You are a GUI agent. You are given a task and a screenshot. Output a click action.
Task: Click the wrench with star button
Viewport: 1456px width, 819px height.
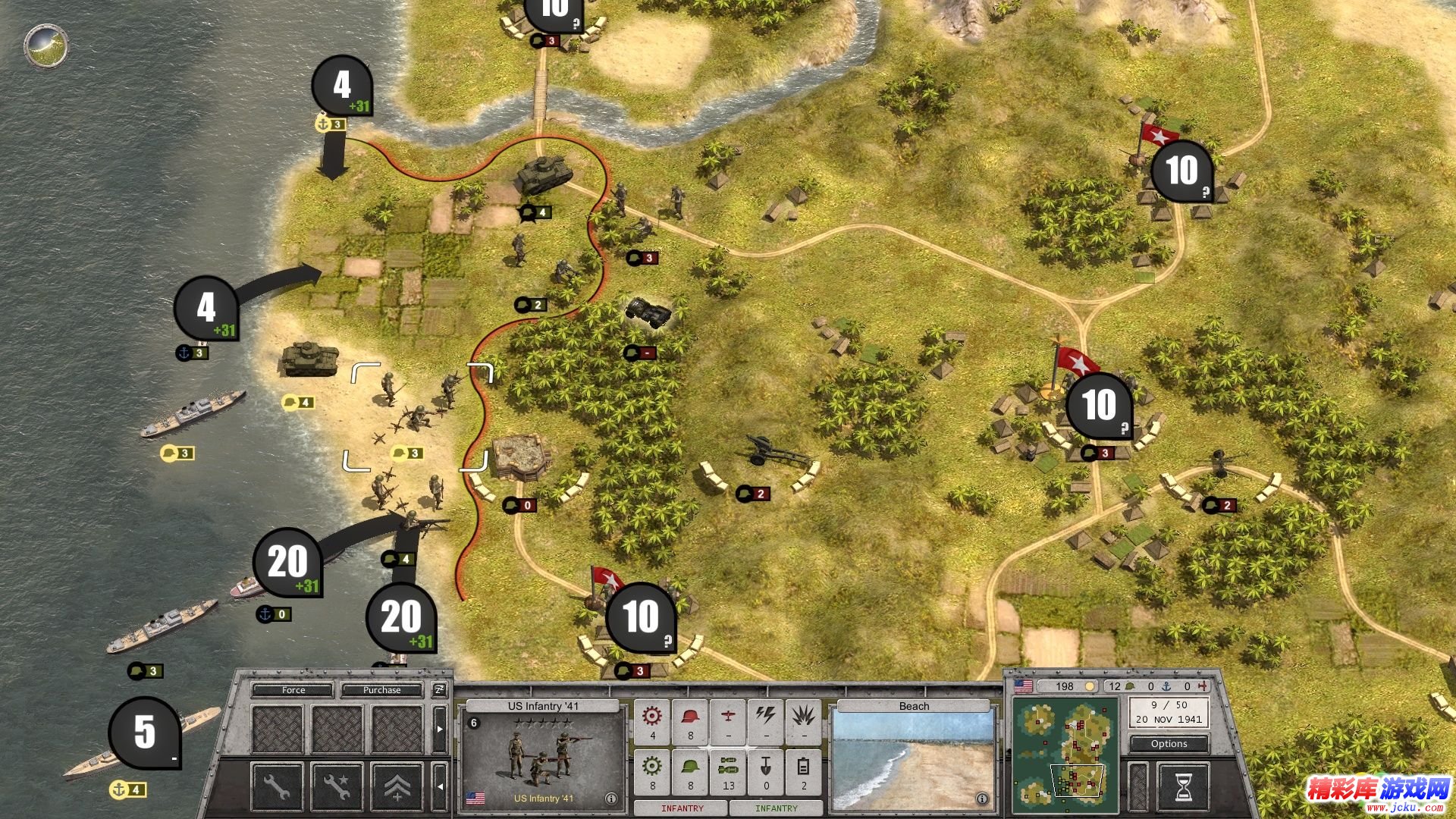tap(337, 786)
